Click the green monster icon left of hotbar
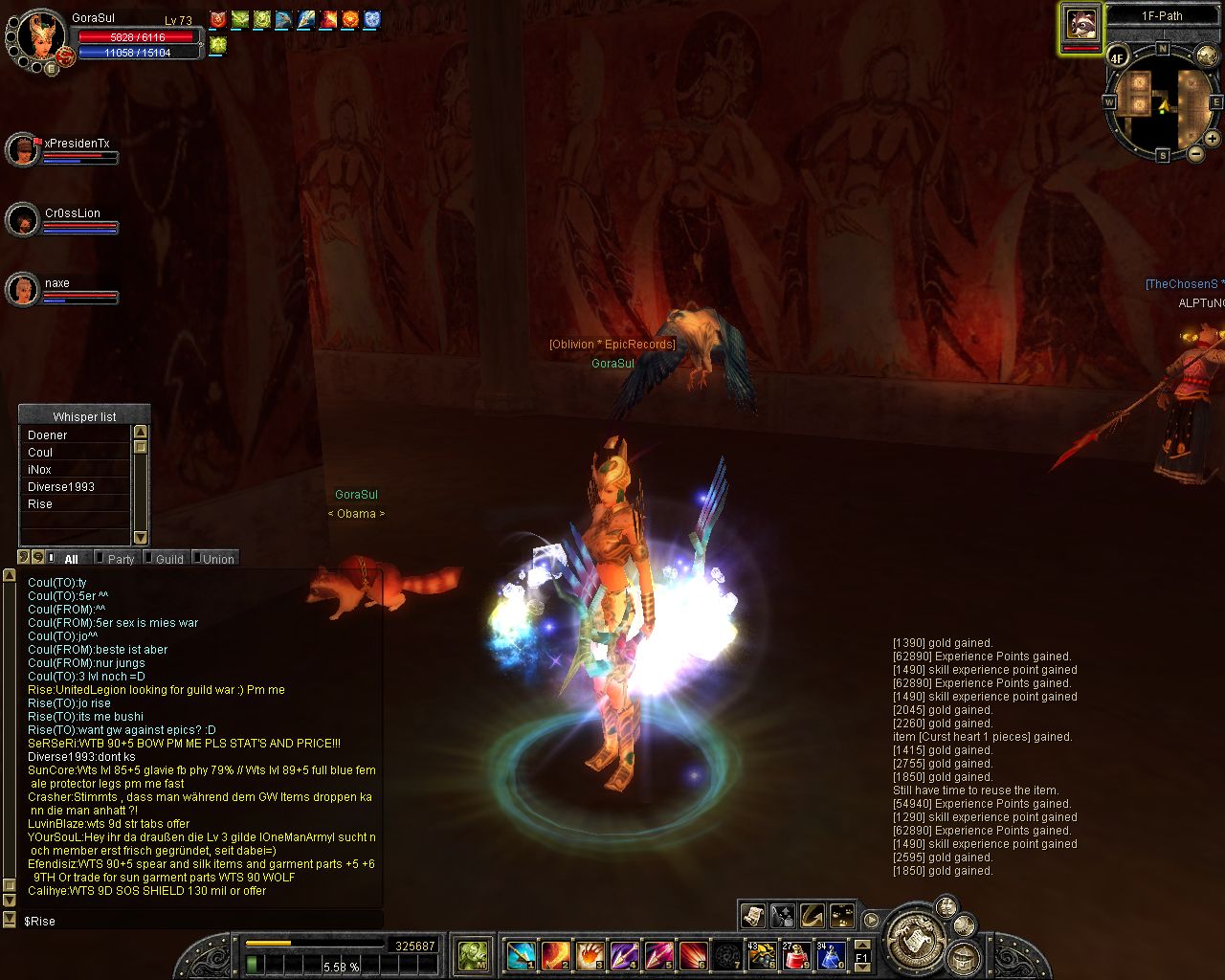Viewport: 1225px width, 980px height. pyautogui.click(x=473, y=954)
